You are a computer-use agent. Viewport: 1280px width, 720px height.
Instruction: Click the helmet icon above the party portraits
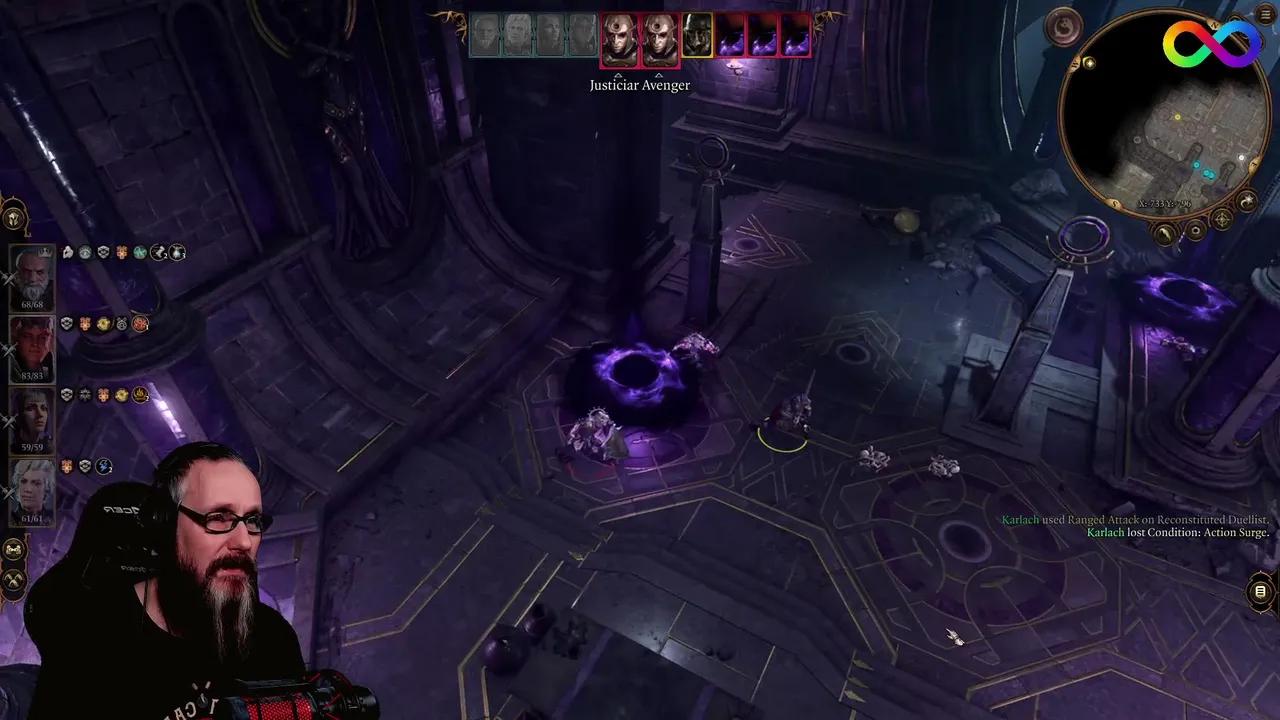pyautogui.click(x=14, y=217)
